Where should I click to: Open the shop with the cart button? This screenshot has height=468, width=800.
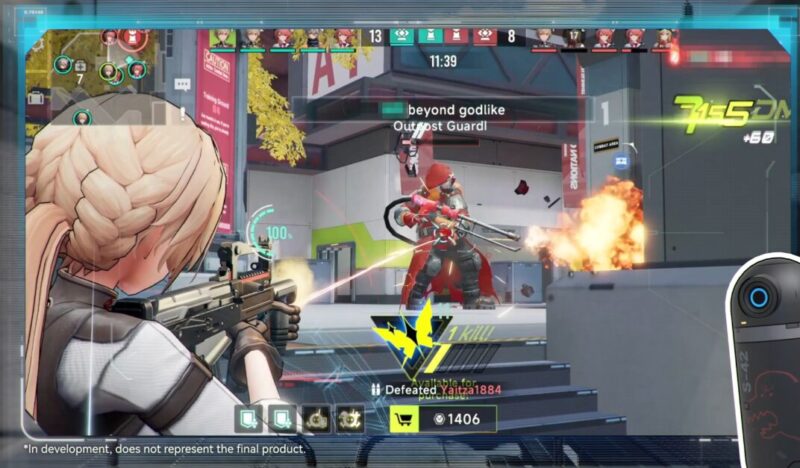click(404, 419)
